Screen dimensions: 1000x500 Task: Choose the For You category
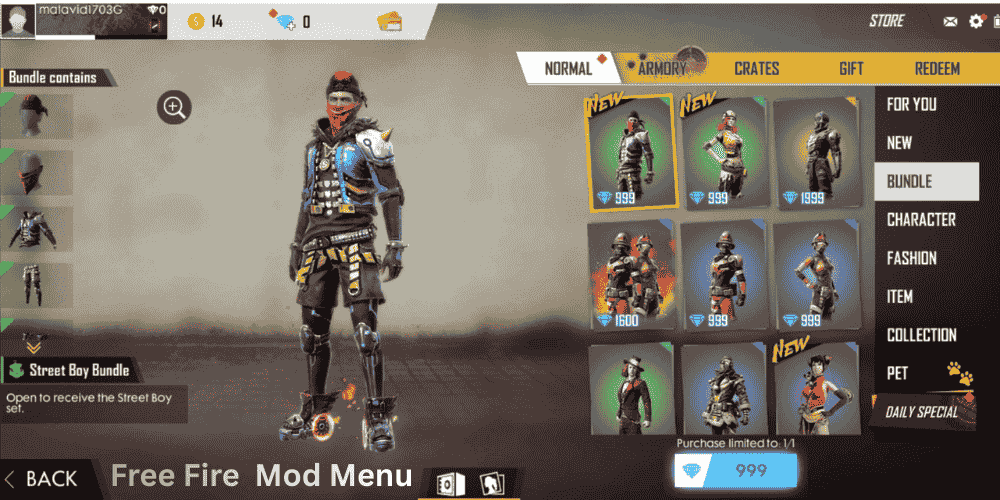[x=912, y=104]
